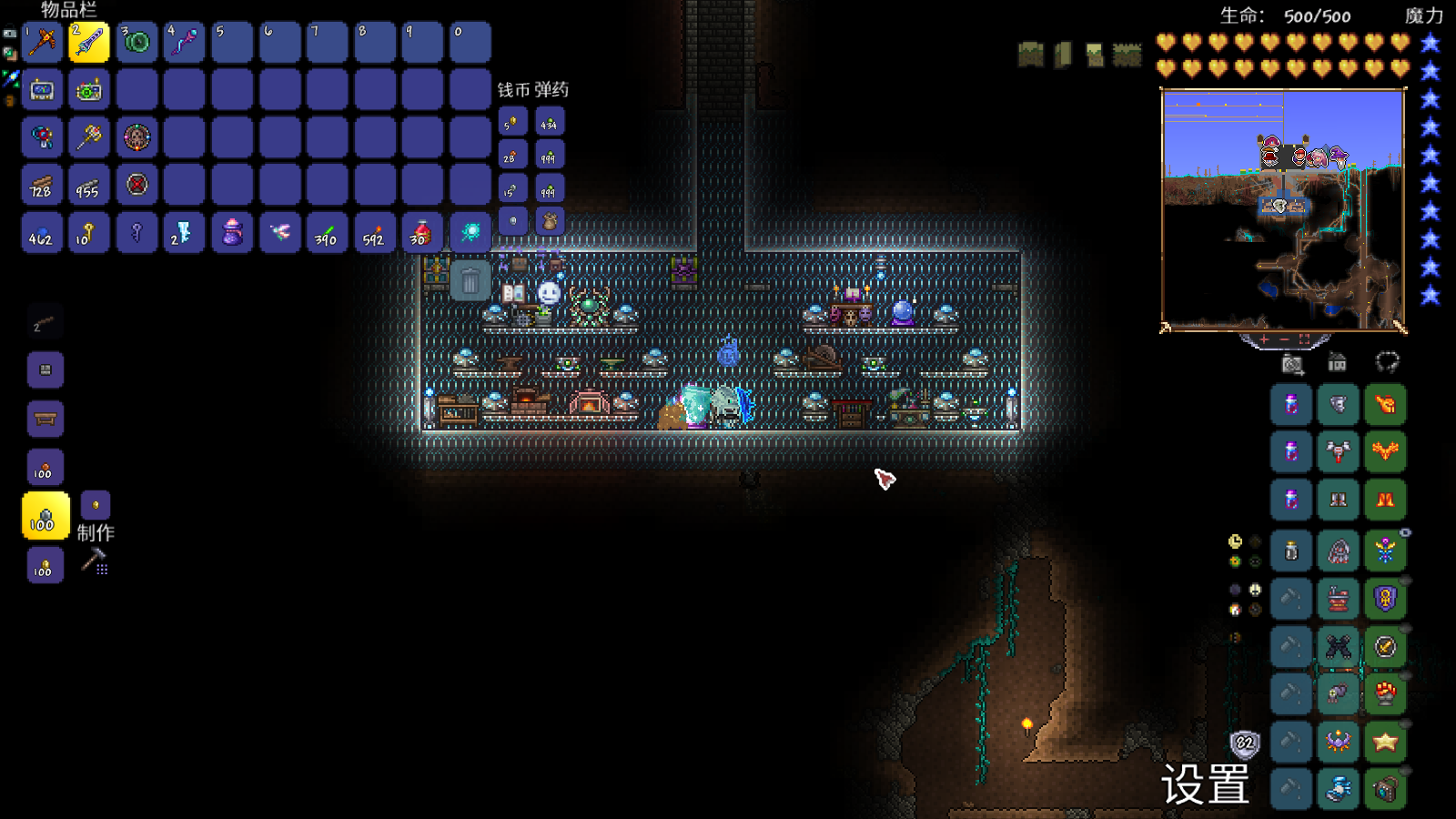Select the ankh shield accessory slot
This screenshot has width=1456, height=819.
pos(1385,599)
